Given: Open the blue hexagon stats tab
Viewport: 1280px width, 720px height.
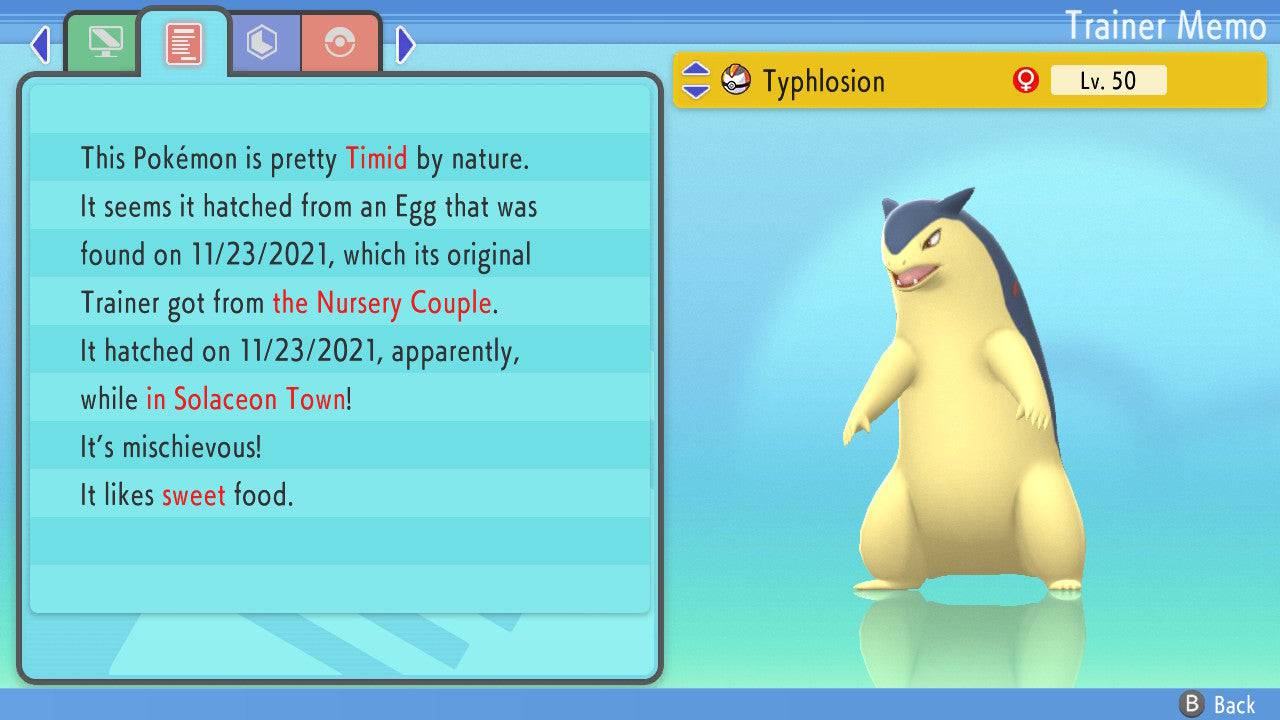Looking at the screenshot, I should click(263, 43).
